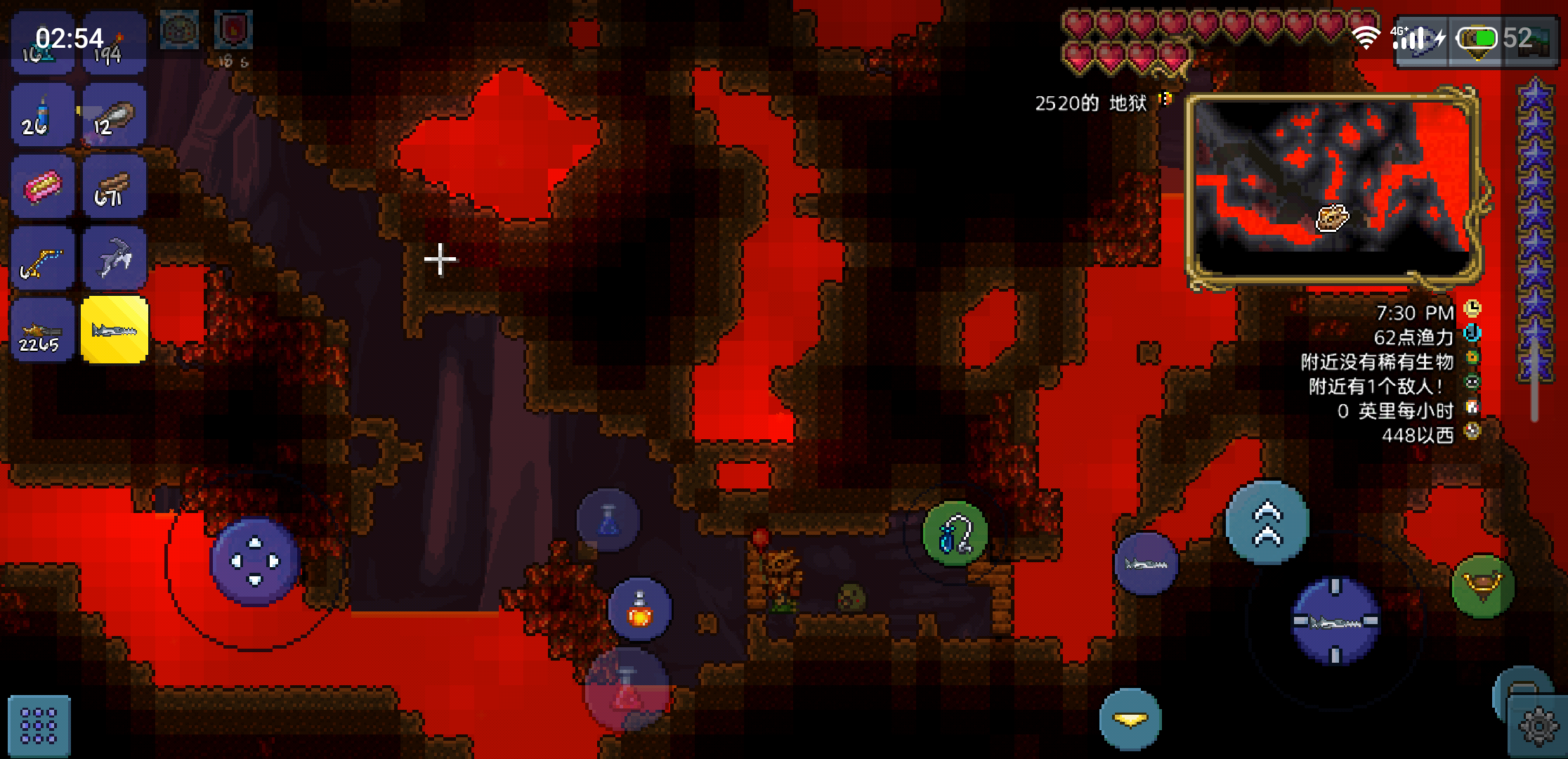Screen dimensions: 1568x759
Task: Select the shark pickaxe hotbar slot
Action: (115, 259)
